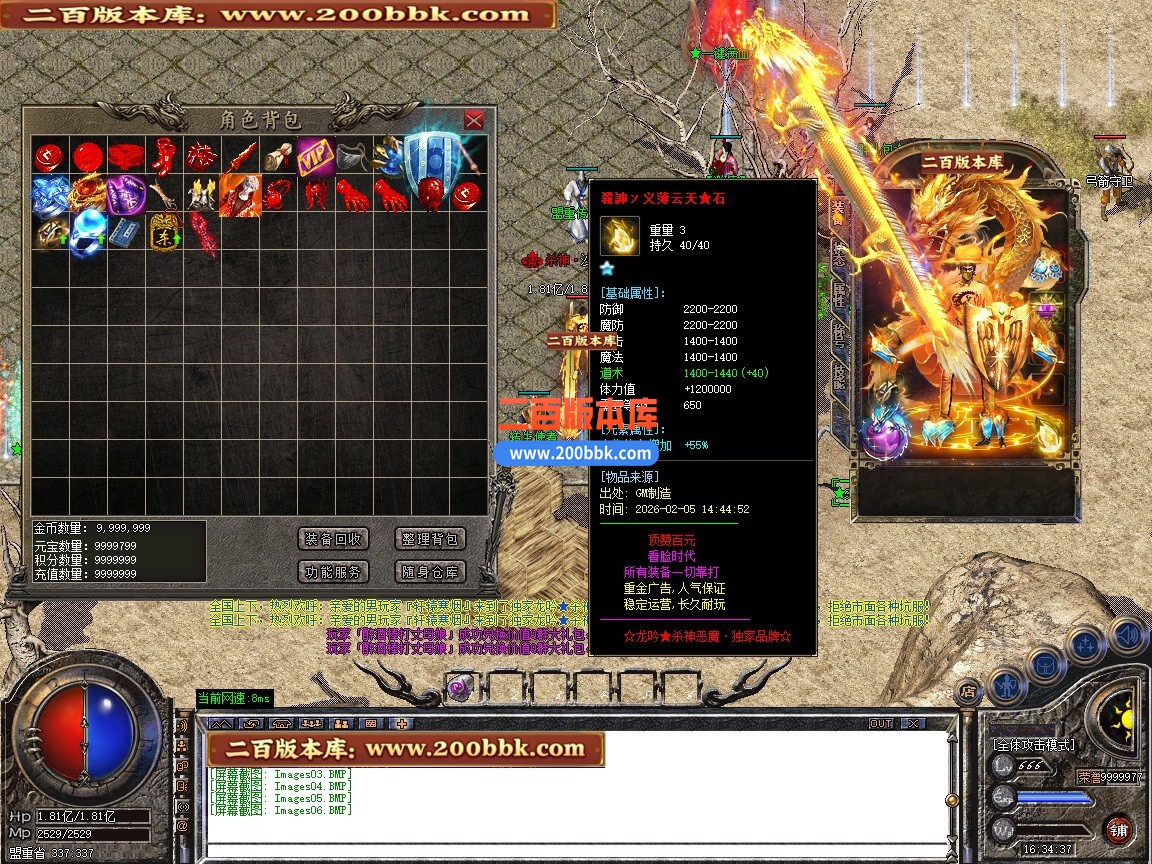Select the purple VIP card in the bag

pyautogui.click(x=314, y=156)
